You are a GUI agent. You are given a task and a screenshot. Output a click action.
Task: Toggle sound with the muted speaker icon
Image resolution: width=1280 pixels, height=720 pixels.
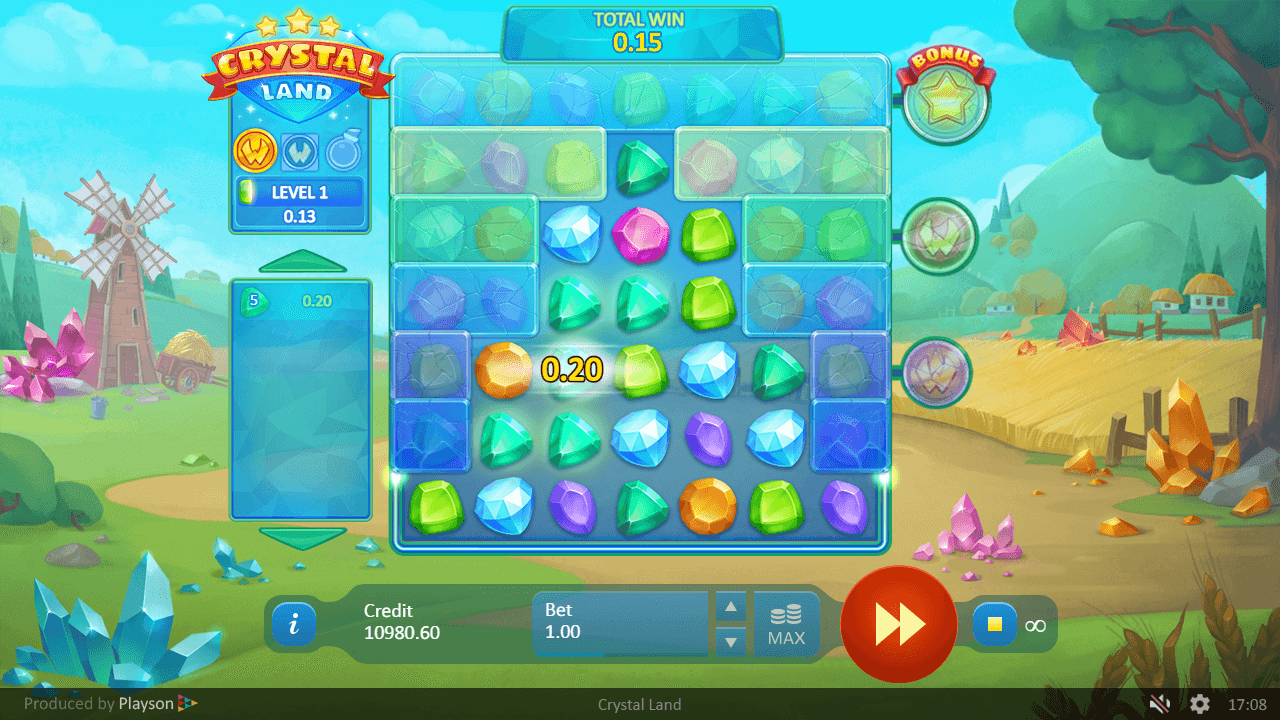click(x=1159, y=704)
